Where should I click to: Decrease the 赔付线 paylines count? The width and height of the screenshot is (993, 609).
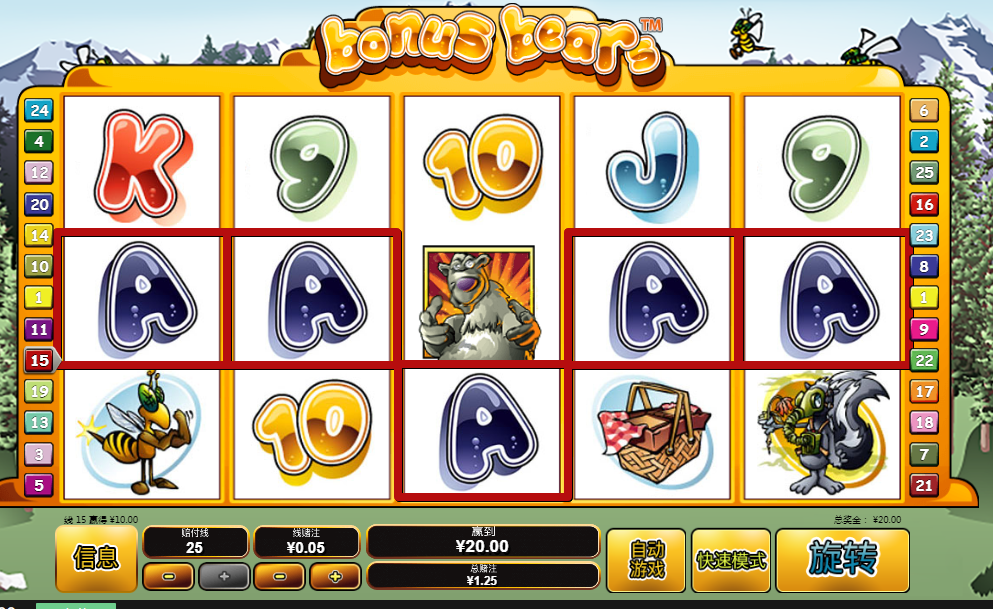(x=168, y=576)
